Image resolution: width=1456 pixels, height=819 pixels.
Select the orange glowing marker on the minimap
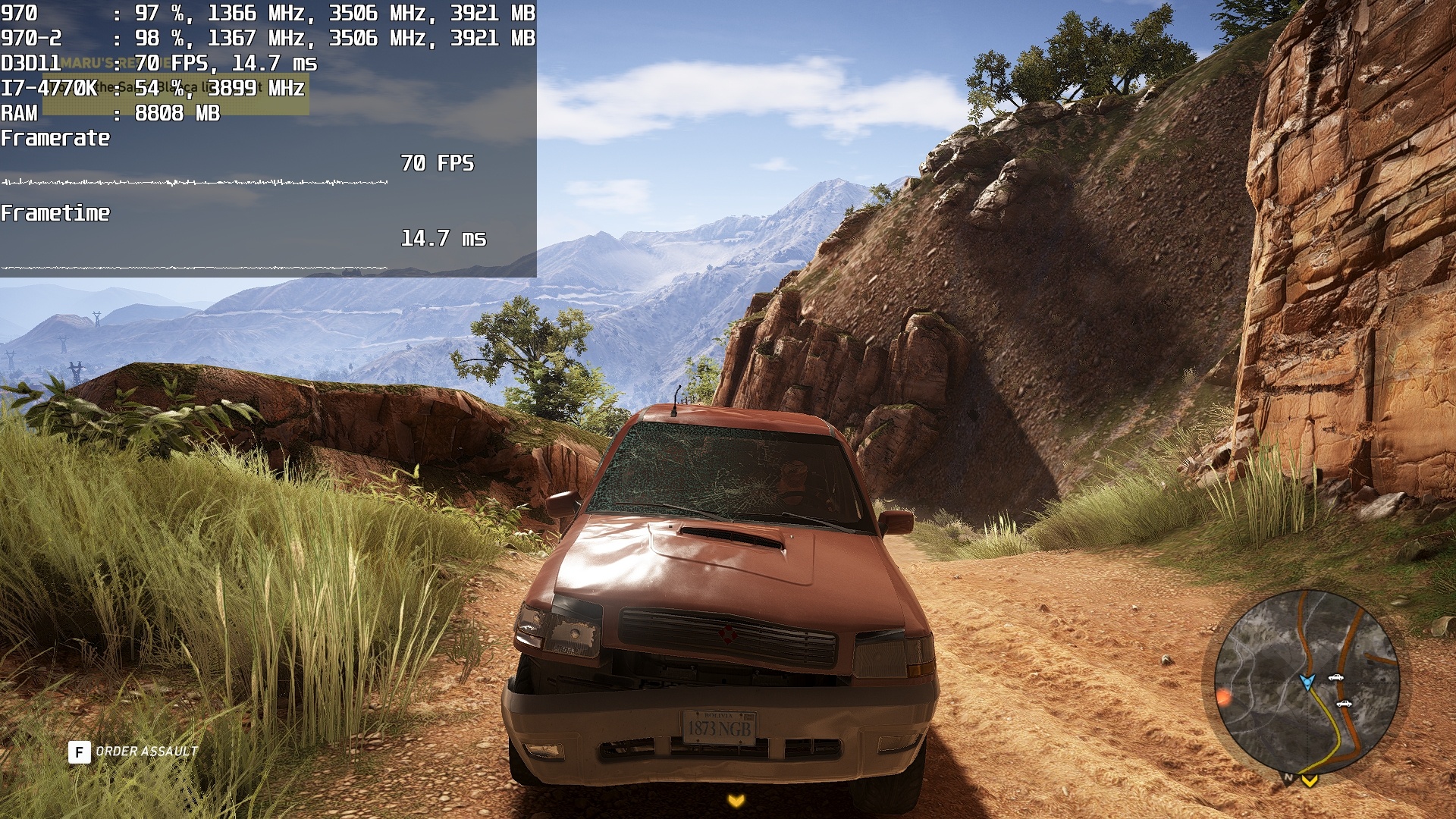(x=1222, y=696)
